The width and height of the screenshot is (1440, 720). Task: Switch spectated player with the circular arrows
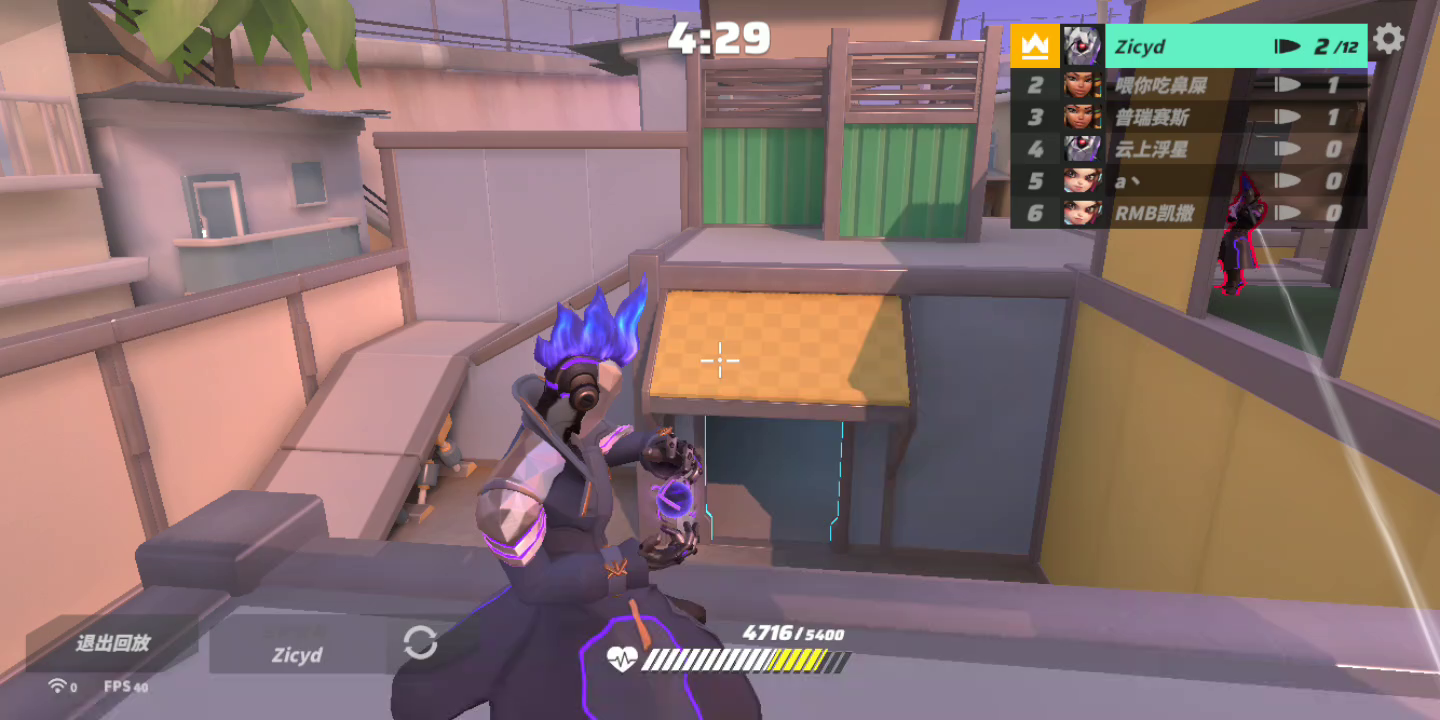pyautogui.click(x=420, y=643)
